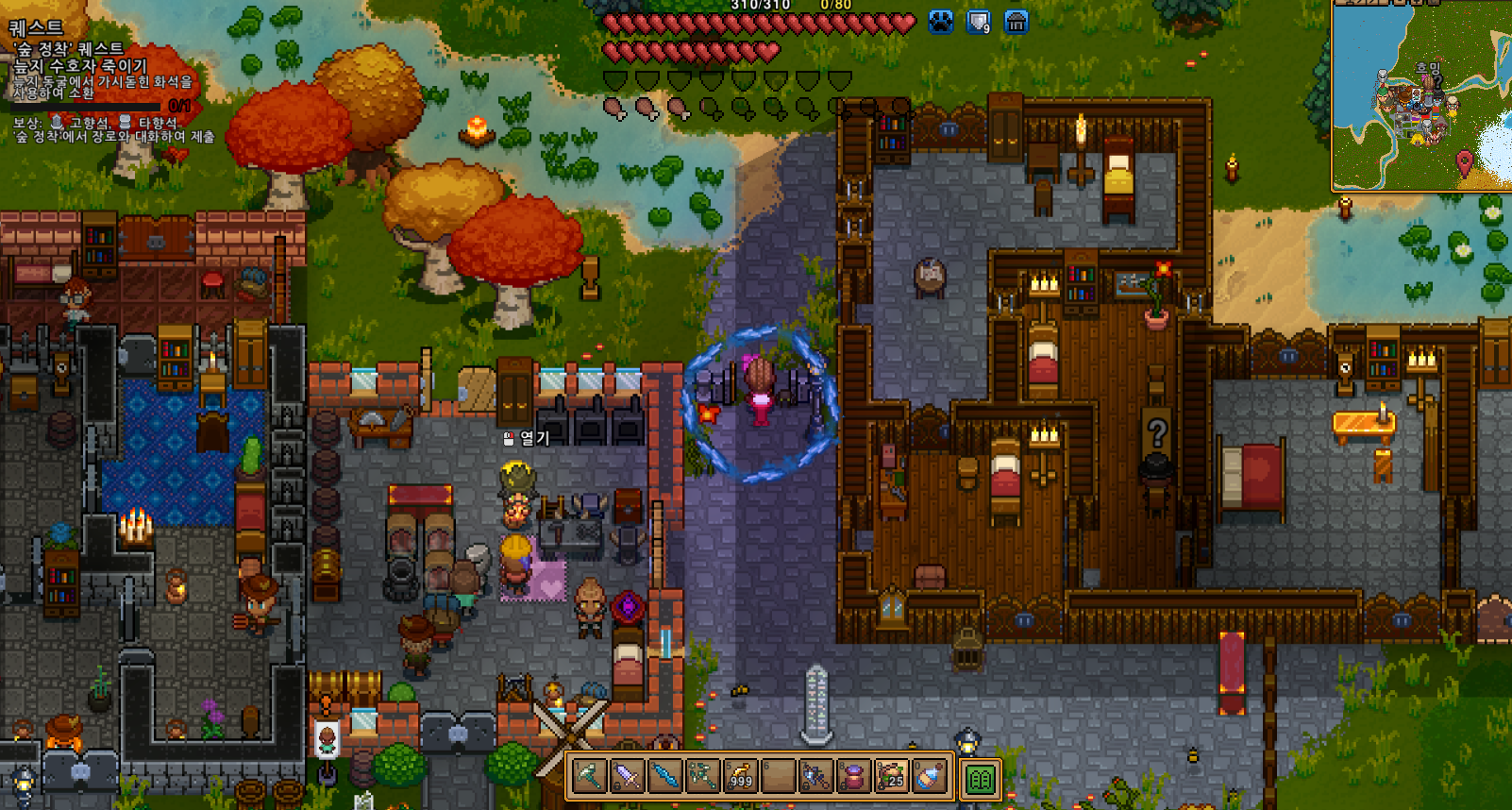Click the red pin marker on minimap
The image size is (1512, 810).
[x=1464, y=160]
